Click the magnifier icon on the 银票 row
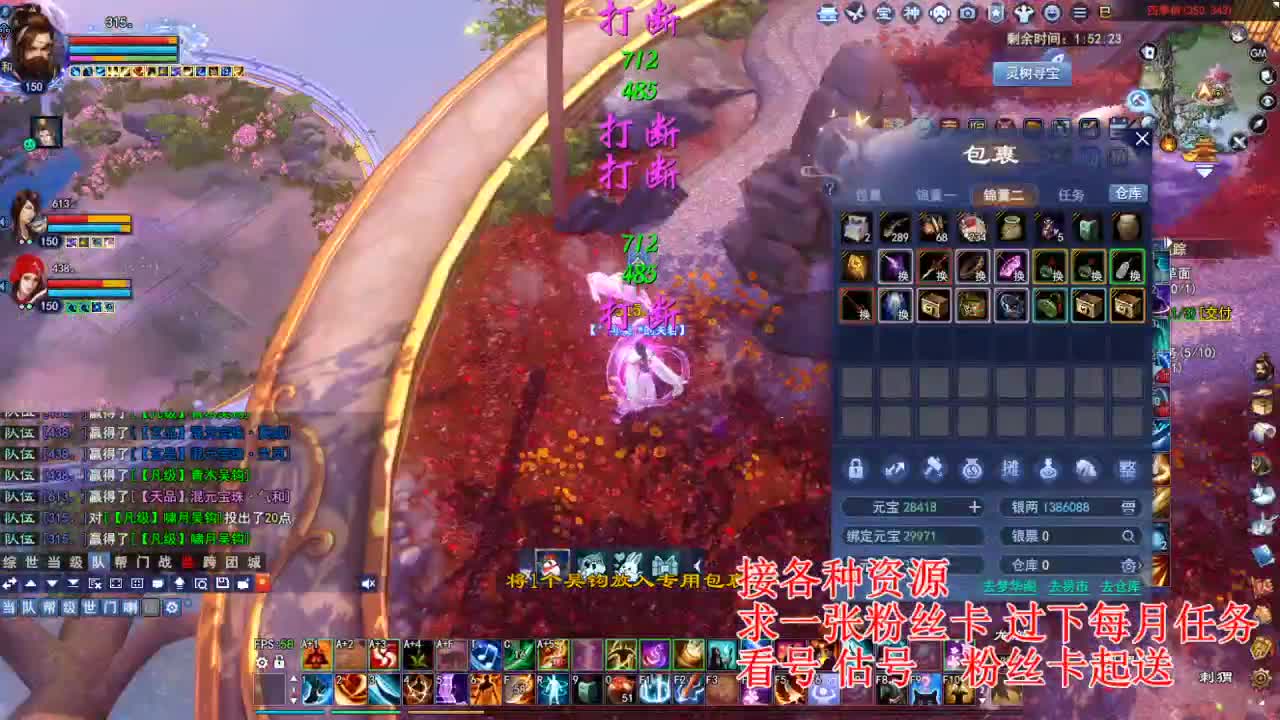Viewport: 1280px width, 720px height. (1129, 536)
